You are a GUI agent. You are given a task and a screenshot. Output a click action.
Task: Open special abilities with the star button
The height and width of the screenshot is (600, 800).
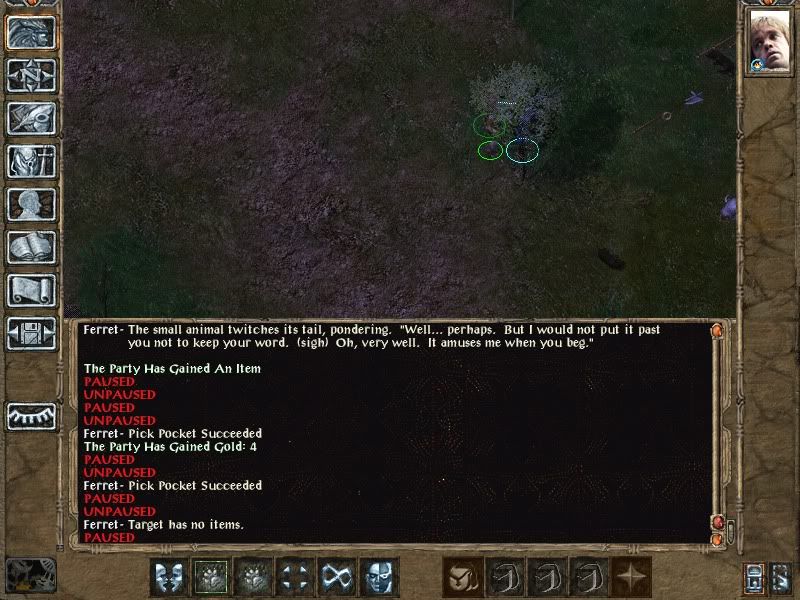(632, 577)
